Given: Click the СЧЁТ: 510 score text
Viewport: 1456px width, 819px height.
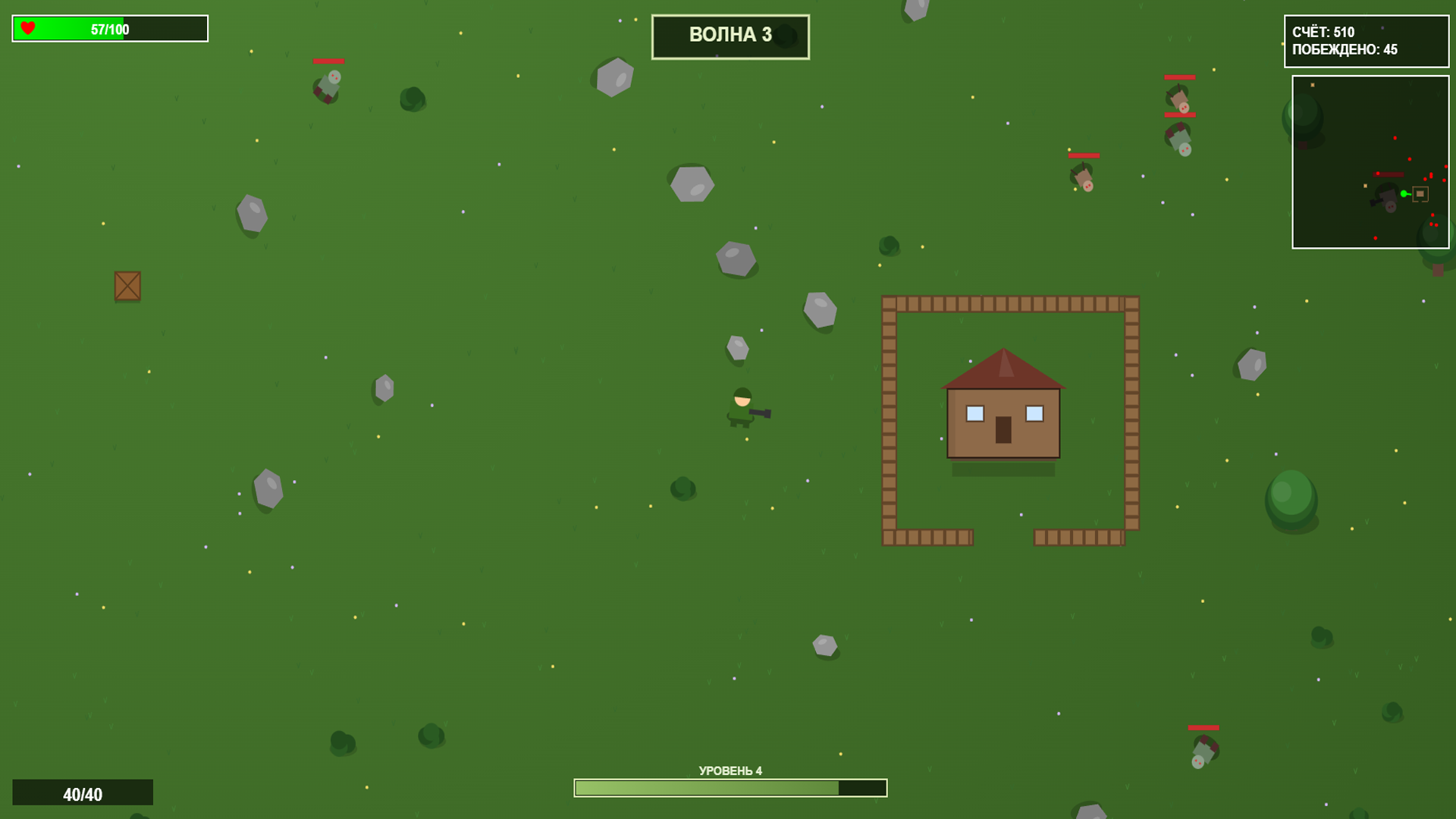Looking at the screenshot, I should pos(1323,33).
